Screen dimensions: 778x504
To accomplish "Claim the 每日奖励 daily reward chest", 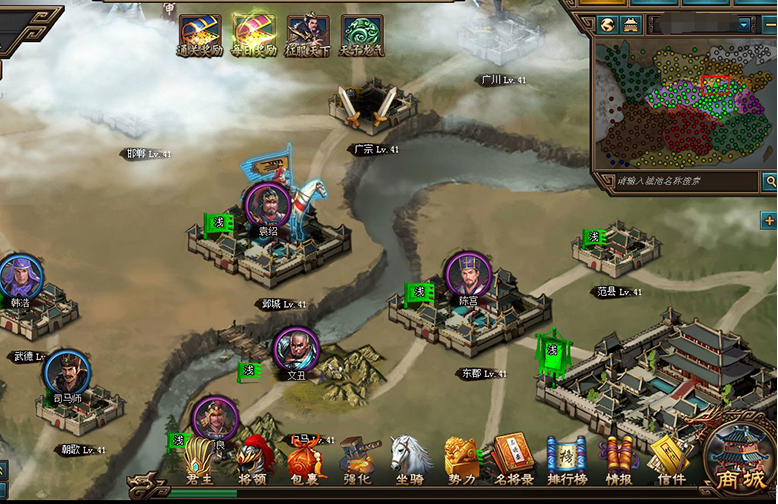I will point(254,36).
